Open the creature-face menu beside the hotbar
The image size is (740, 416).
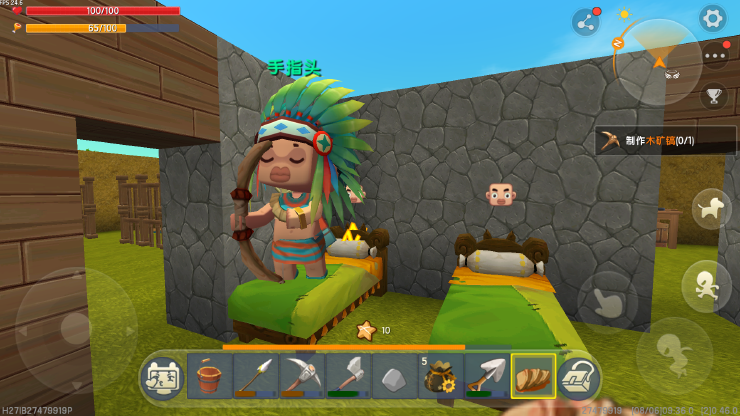tap(163, 377)
